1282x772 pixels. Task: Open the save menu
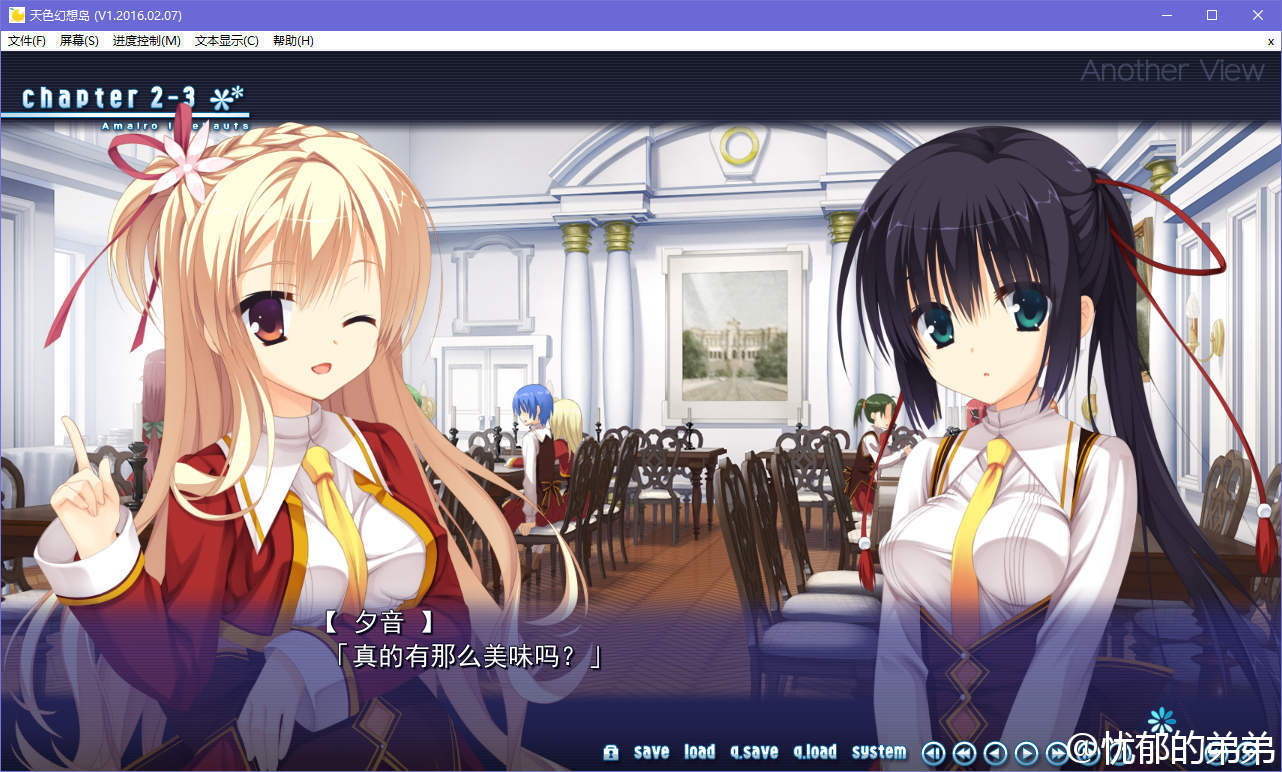pyautogui.click(x=651, y=752)
